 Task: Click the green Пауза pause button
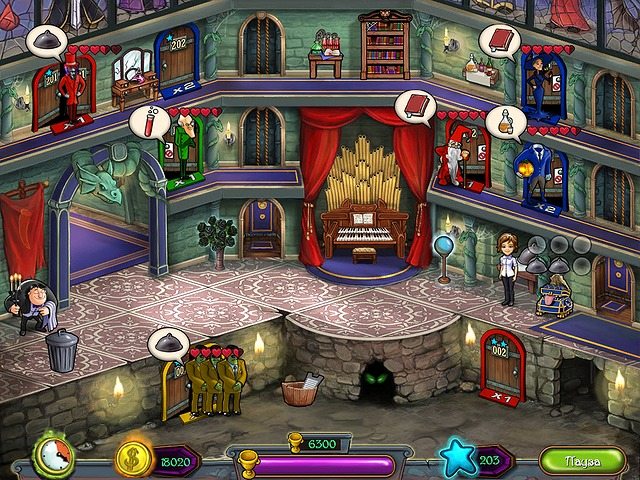(x=581, y=460)
